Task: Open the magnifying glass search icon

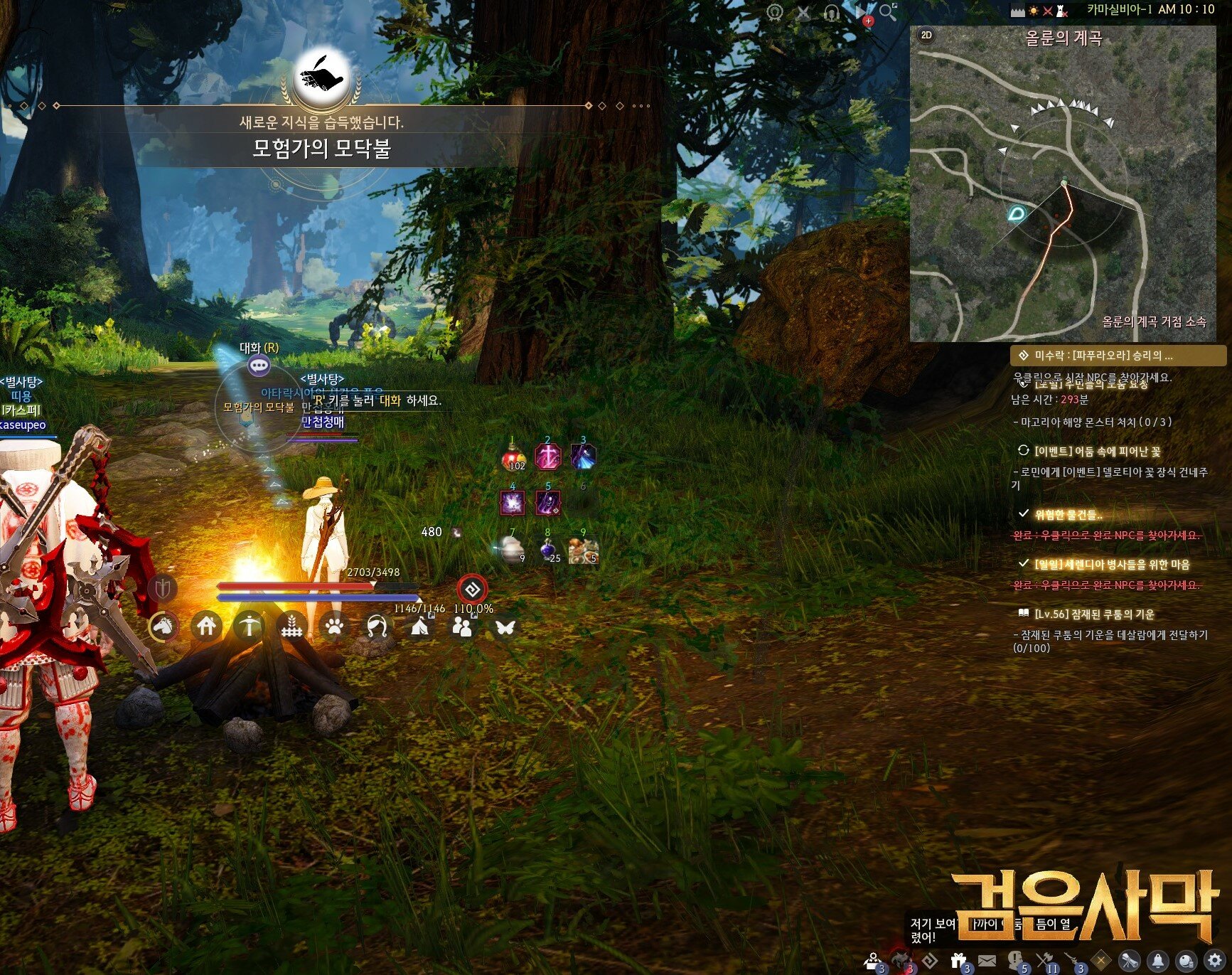Action: pos(887,12)
